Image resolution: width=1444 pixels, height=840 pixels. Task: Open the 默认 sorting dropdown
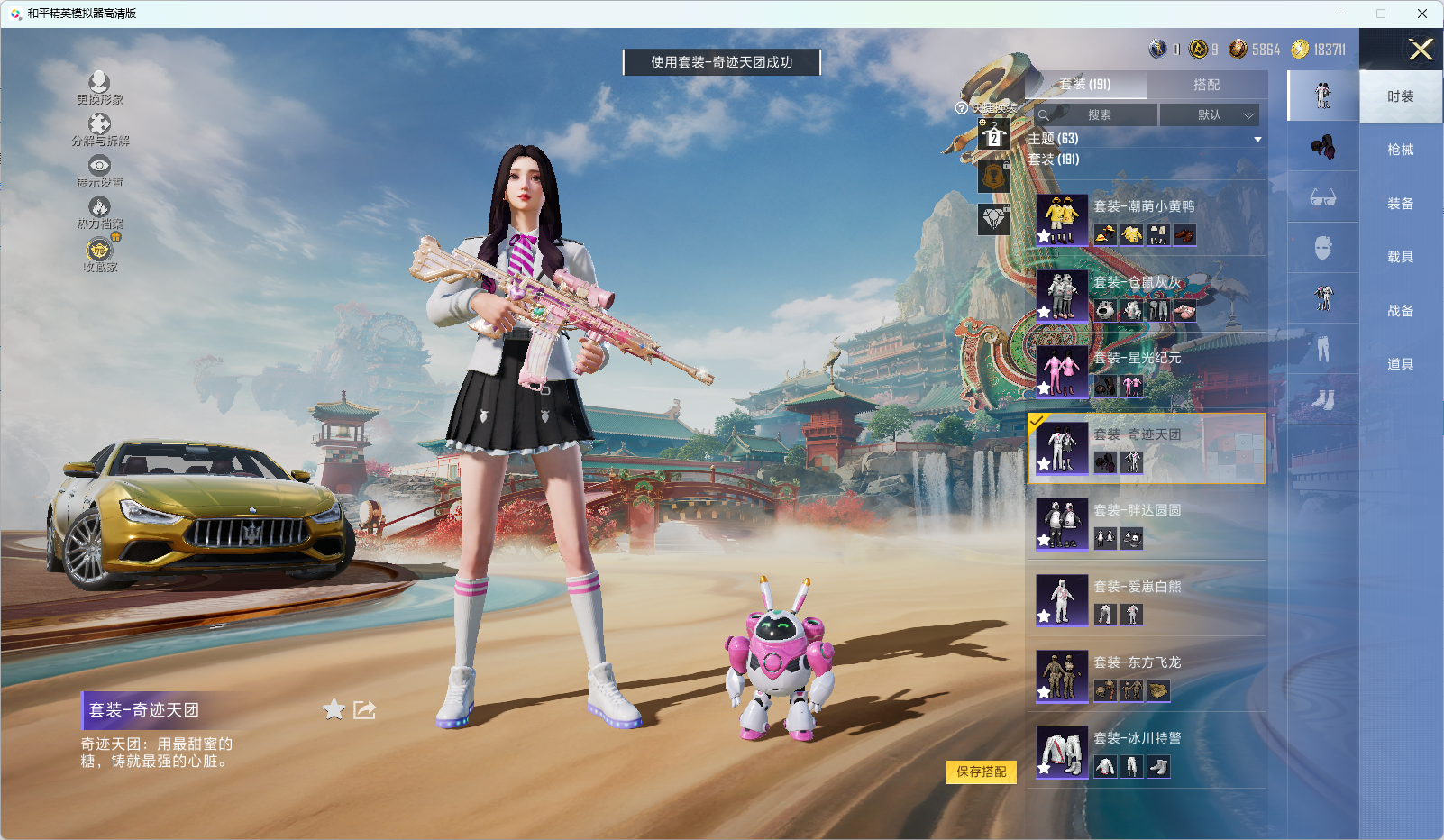[1213, 114]
